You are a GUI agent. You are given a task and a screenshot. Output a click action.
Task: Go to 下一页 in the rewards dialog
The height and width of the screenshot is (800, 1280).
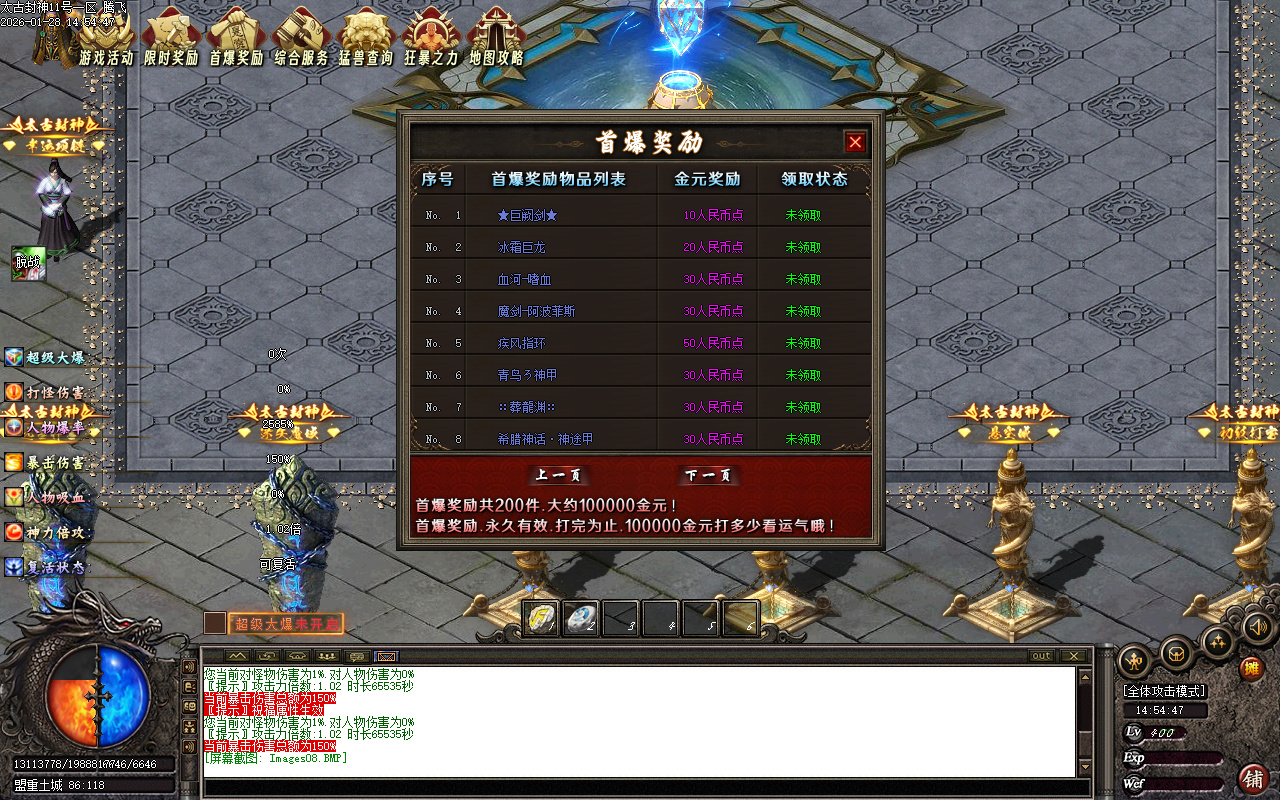coord(706,477)
